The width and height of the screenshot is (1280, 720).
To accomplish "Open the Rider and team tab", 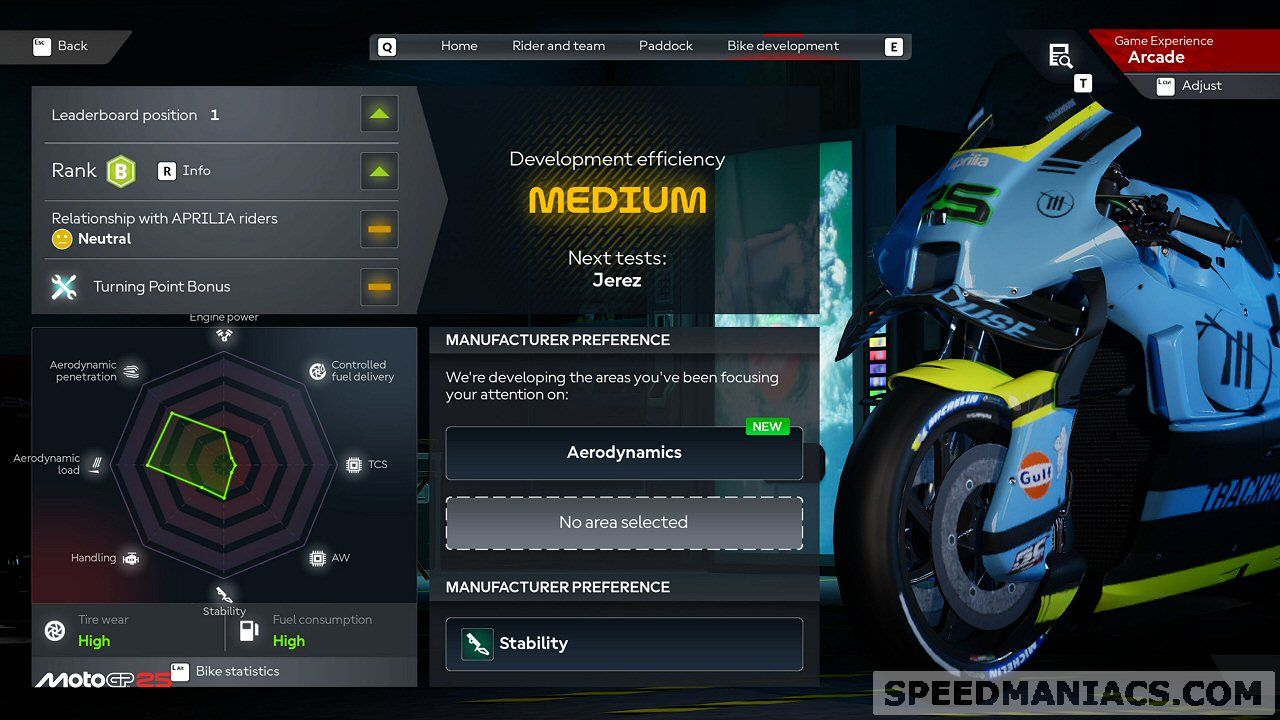I will pyautogui.click(x=558, y=46).
